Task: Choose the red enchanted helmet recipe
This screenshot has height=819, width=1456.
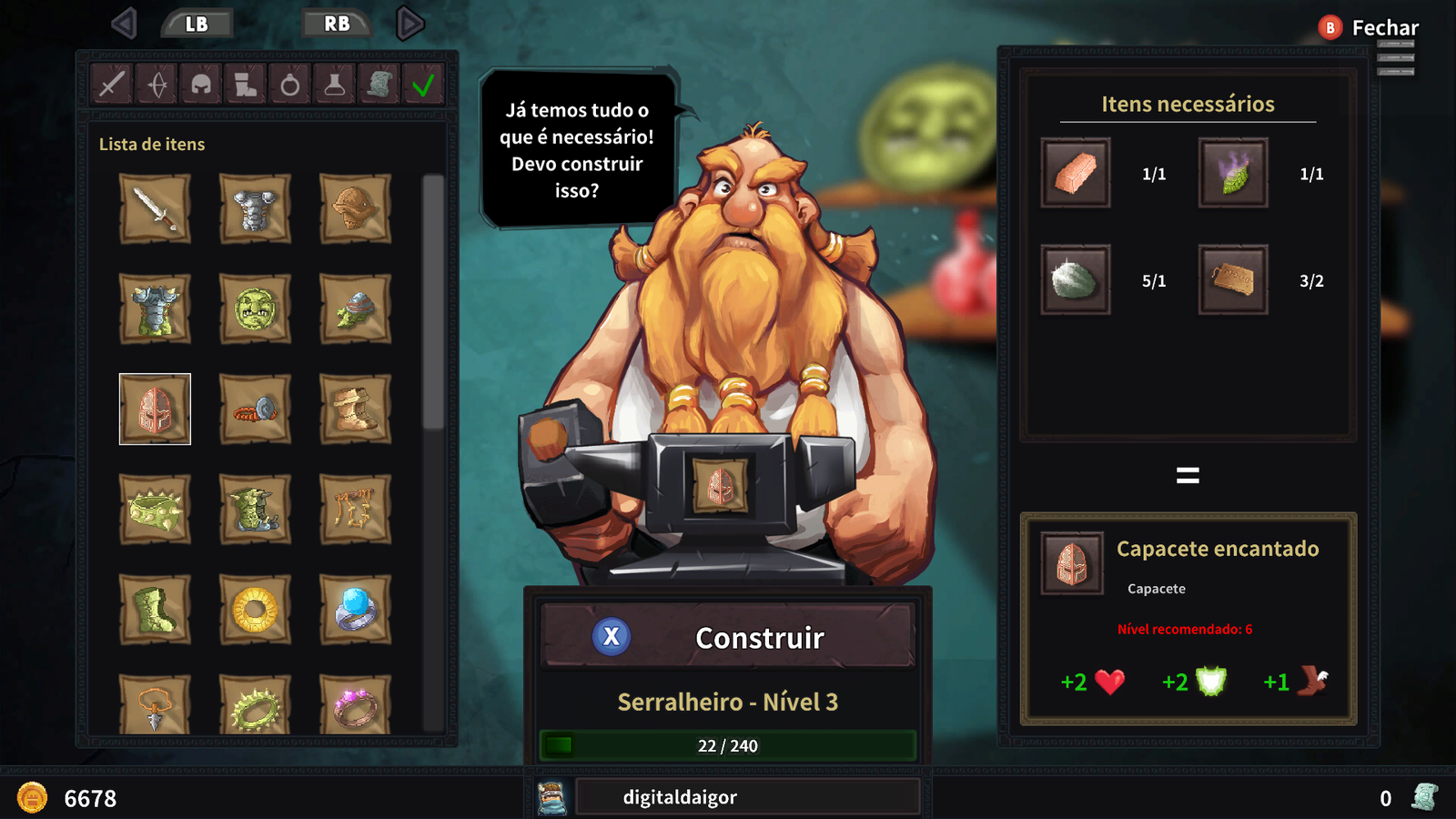Action: [155, 409]
